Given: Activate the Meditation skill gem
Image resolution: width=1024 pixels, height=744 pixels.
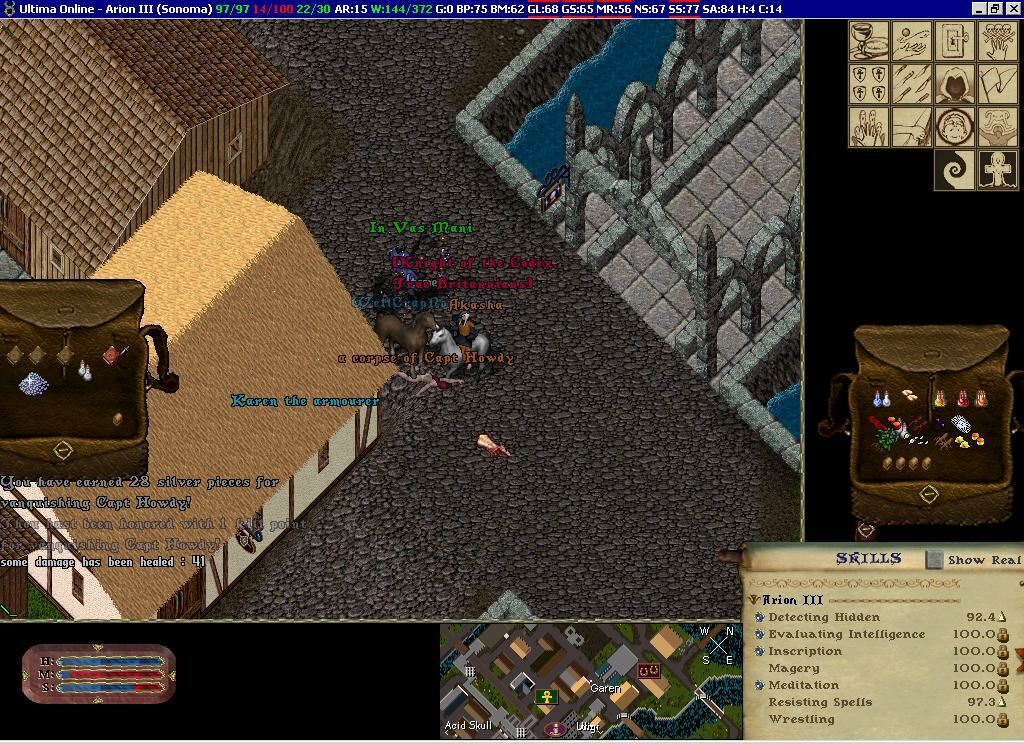Looking at the screenshot, I should (x=760, y=686).
